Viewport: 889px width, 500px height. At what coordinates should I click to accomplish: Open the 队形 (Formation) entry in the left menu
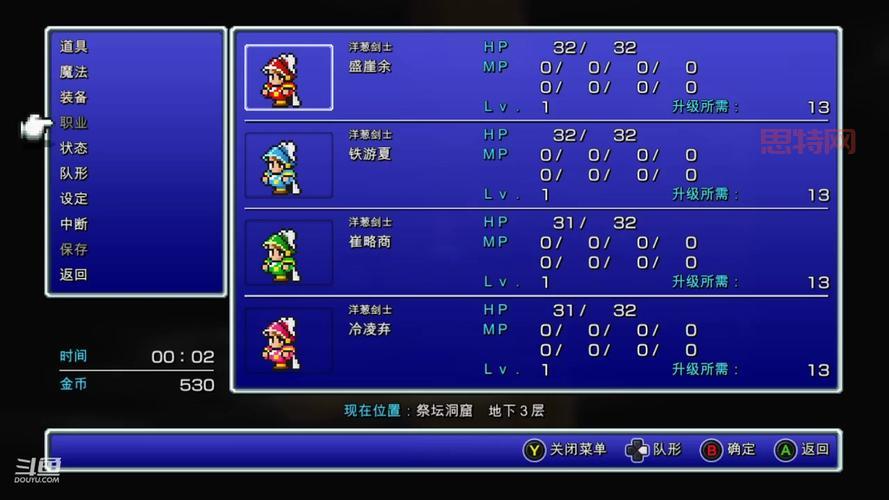(x=74, y=173)
